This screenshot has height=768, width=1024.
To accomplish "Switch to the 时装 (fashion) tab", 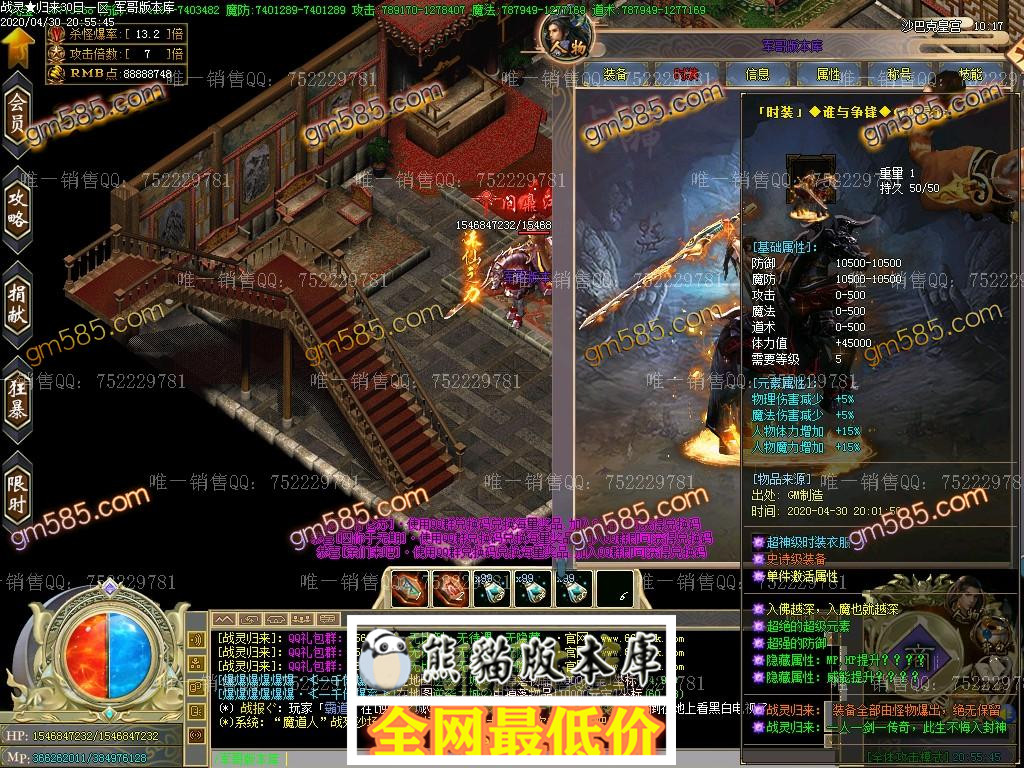I will click(686, 75).
